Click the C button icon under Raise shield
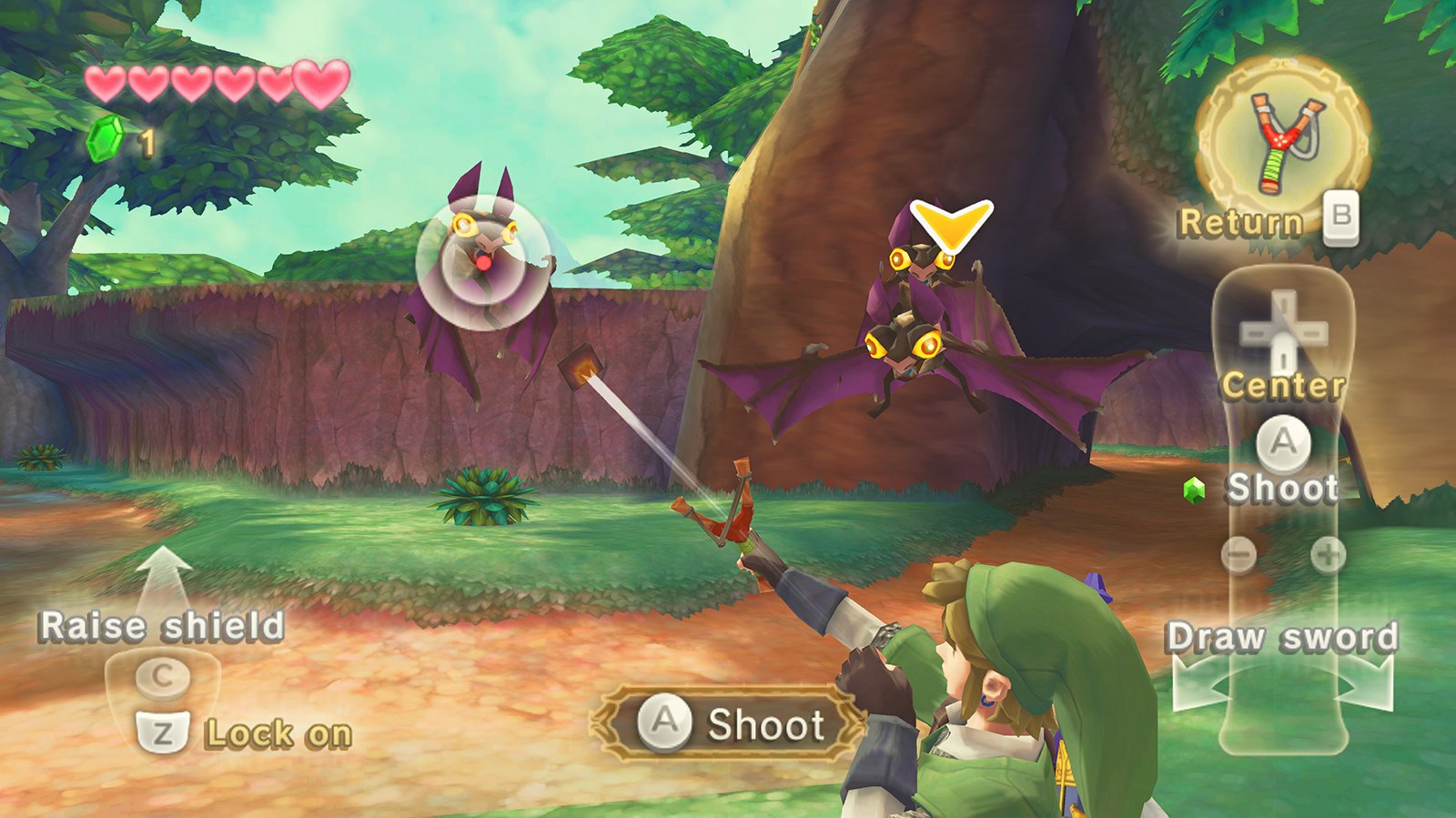The width and height of the screenshot is (1456, 818). coord(161,678)
